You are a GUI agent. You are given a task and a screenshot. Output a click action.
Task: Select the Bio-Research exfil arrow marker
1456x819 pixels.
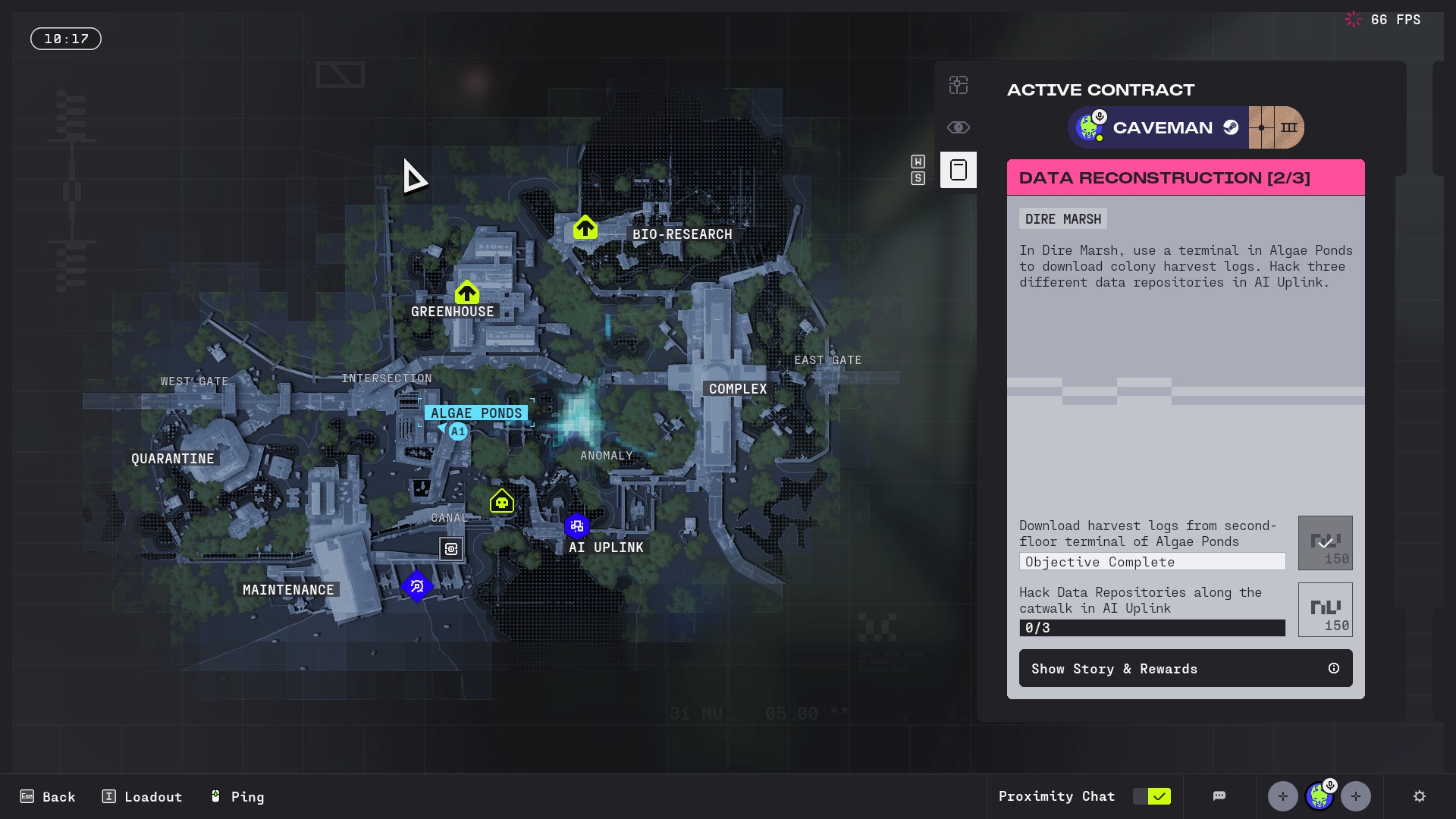click(585, 227)
